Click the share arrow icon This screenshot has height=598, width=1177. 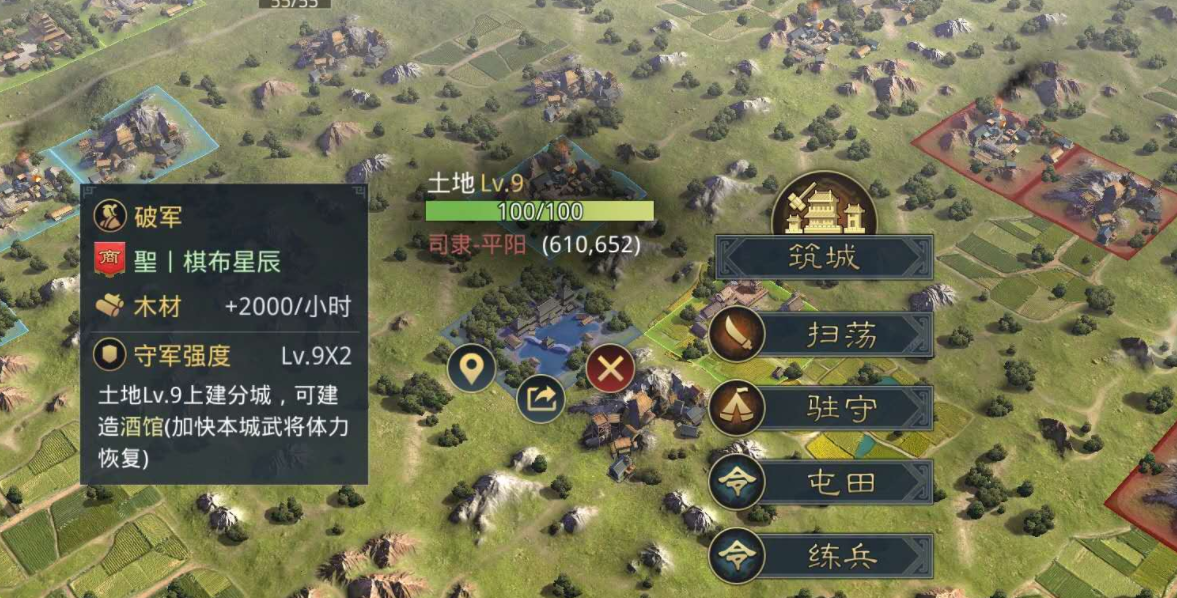541,401
